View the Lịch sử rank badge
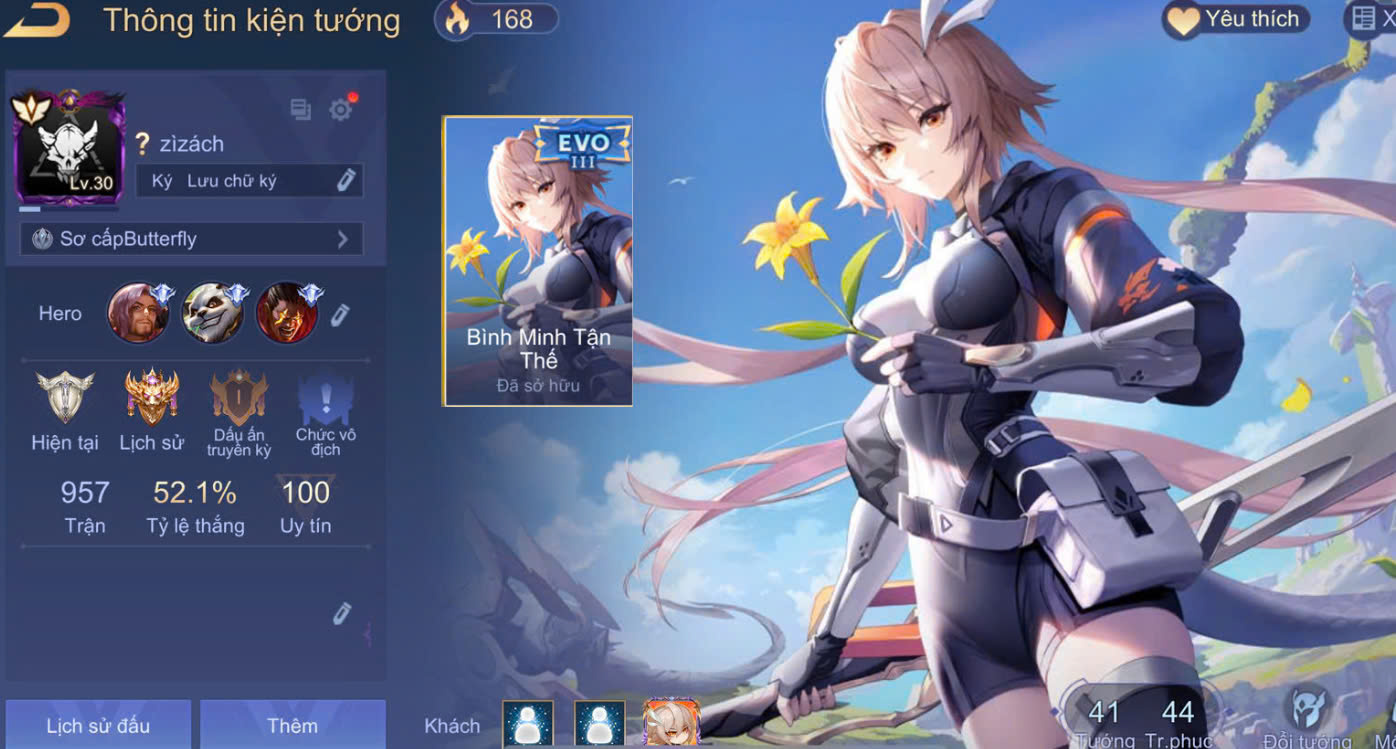 (x=152, y=398)
